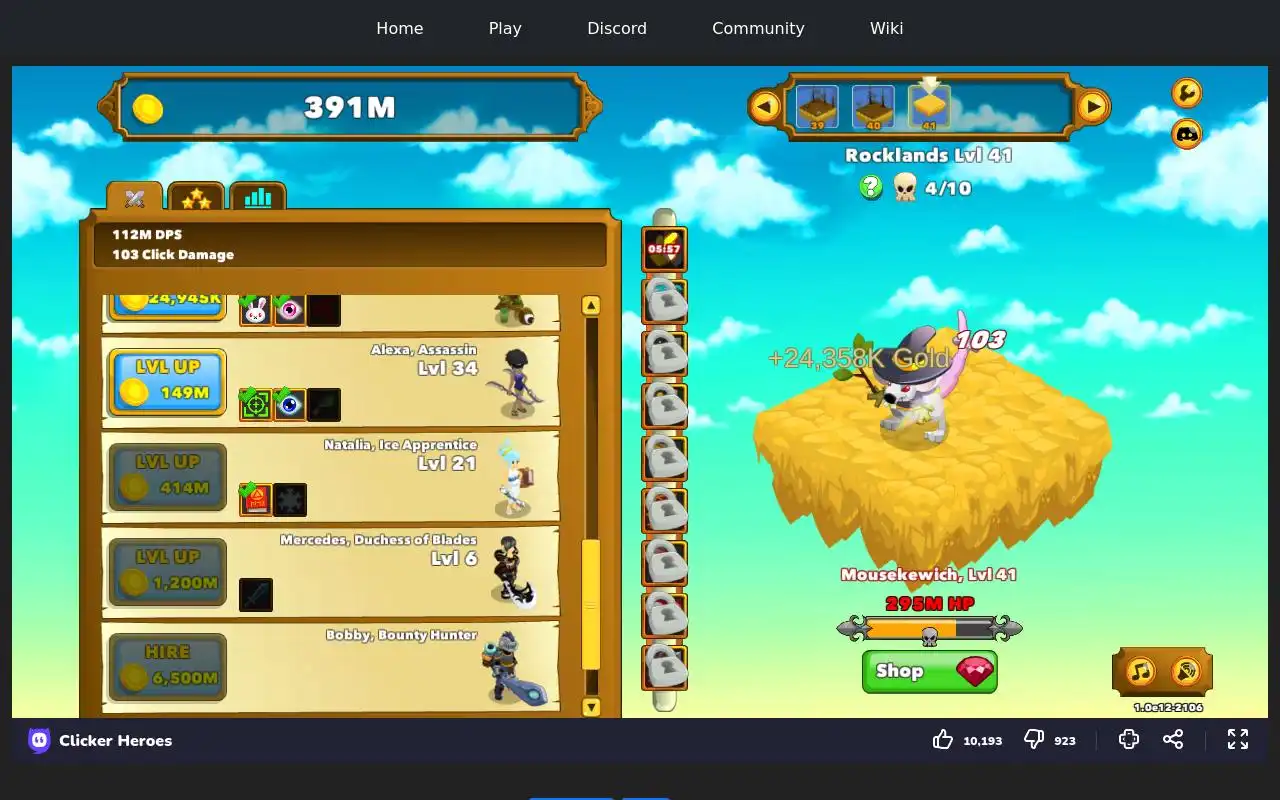This screenshot has width=1280, height=800.
Task: Hire Bobby, Bounty Hunter
Action: [167, 667]
